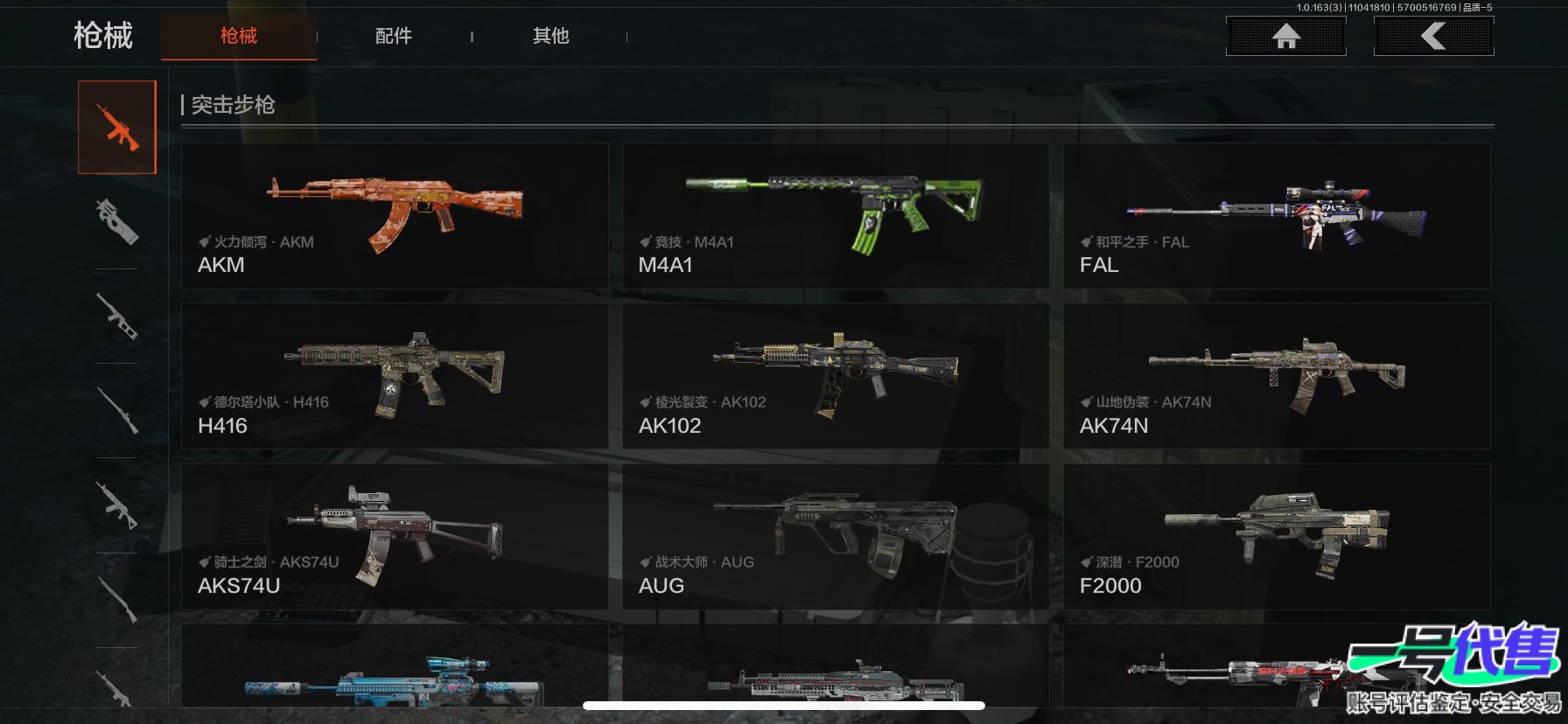This screenshot has height=724, width=1568.
Task: Select the H416 weapon card
Action: pyautogui.click(x=395, y=376)
